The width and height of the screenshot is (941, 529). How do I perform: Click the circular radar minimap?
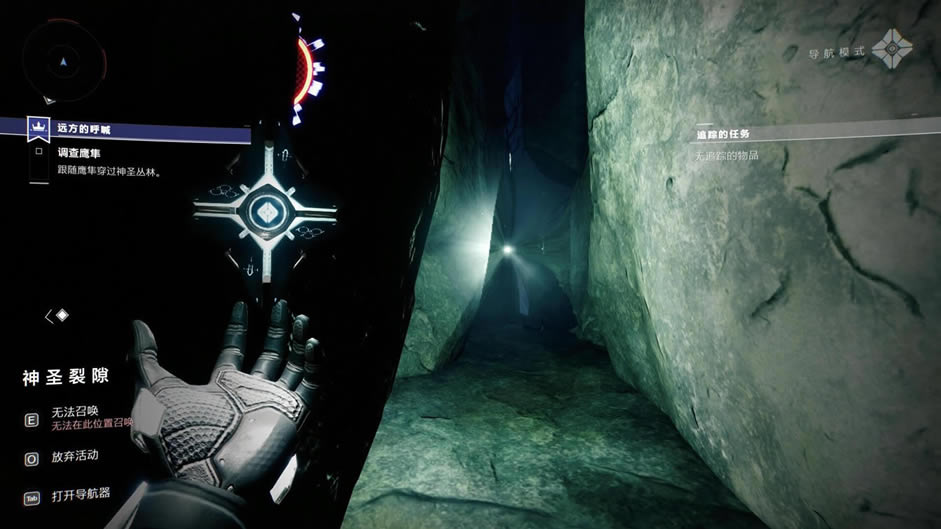63,60
